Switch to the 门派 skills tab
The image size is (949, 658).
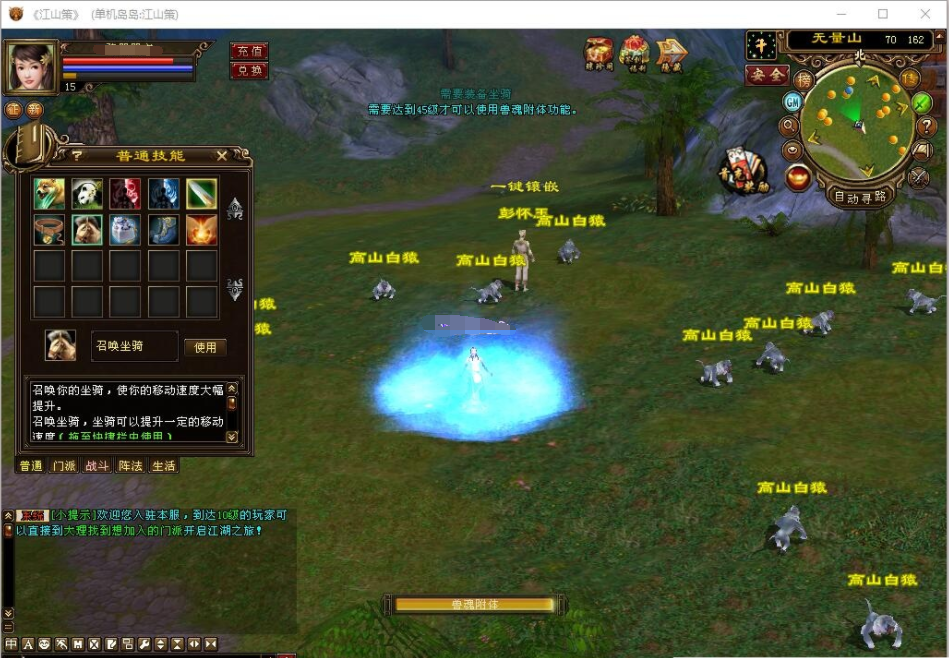64,466
